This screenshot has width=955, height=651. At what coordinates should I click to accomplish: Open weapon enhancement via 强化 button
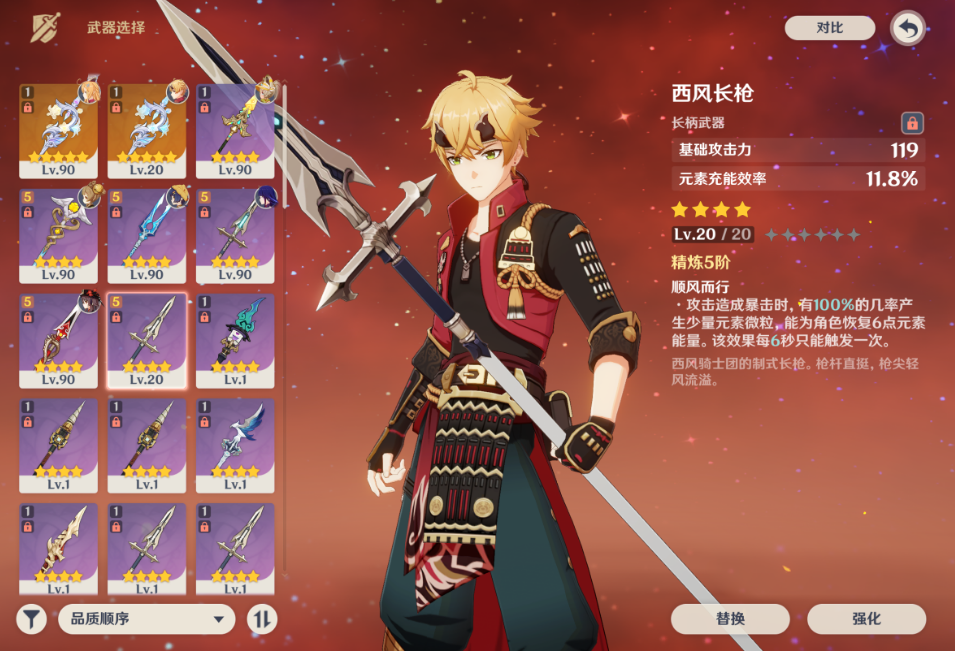[x=866, y=619]
